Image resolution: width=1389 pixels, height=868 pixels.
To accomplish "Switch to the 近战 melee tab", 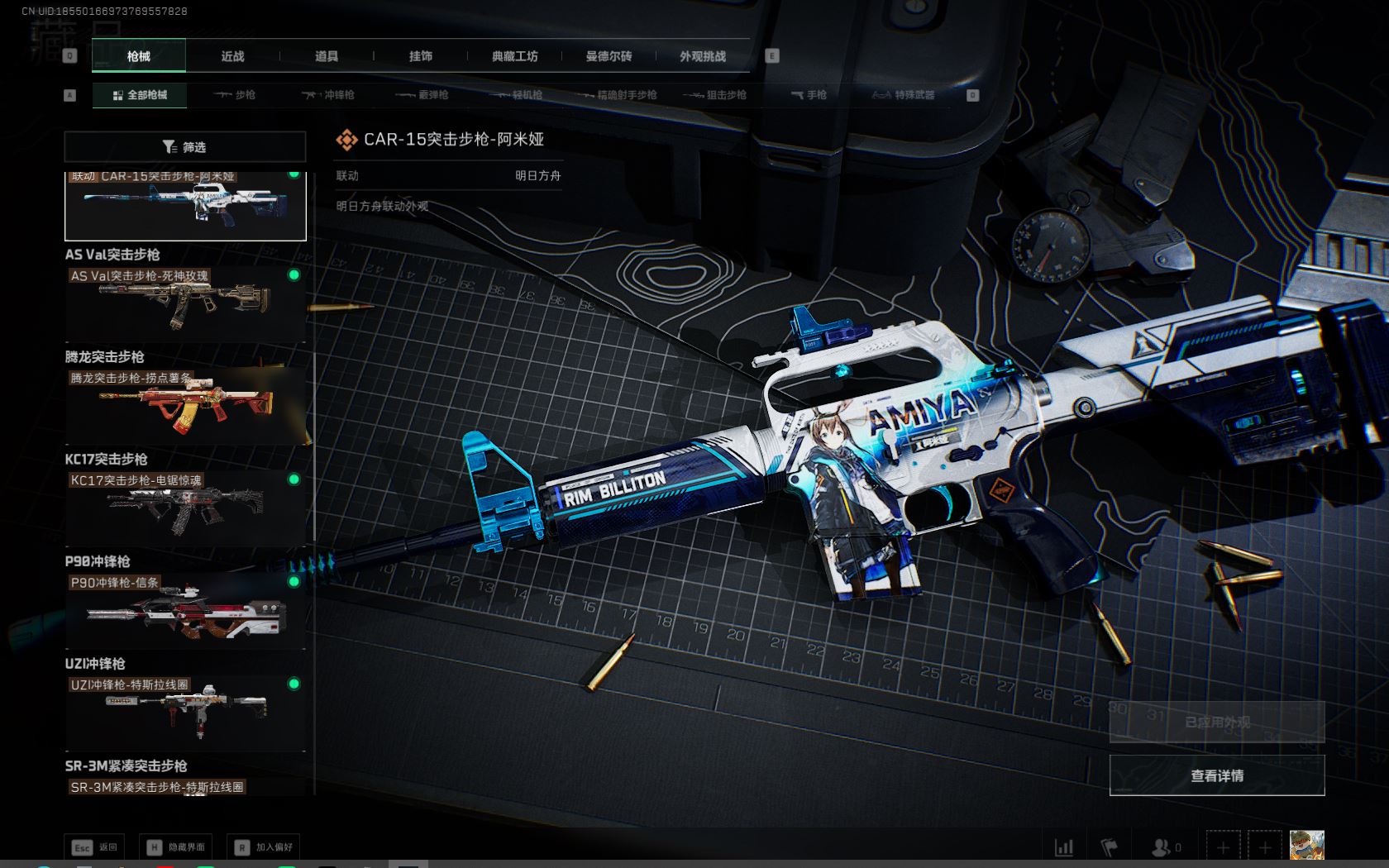I will tap(232, 56).
